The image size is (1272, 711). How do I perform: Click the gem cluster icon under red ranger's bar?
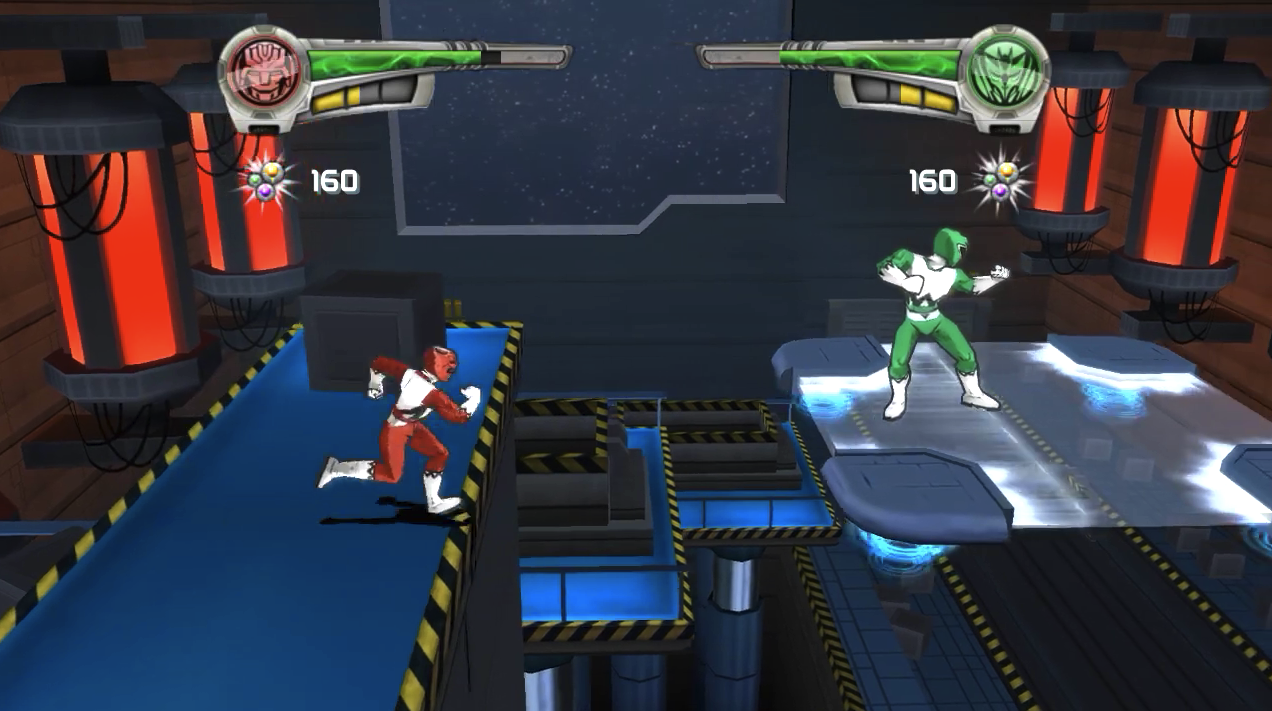267,182
